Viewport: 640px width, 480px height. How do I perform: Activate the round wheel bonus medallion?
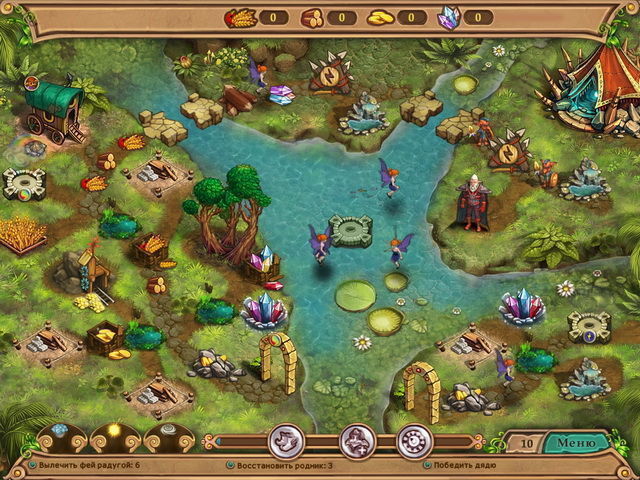(x=413, y=441)
